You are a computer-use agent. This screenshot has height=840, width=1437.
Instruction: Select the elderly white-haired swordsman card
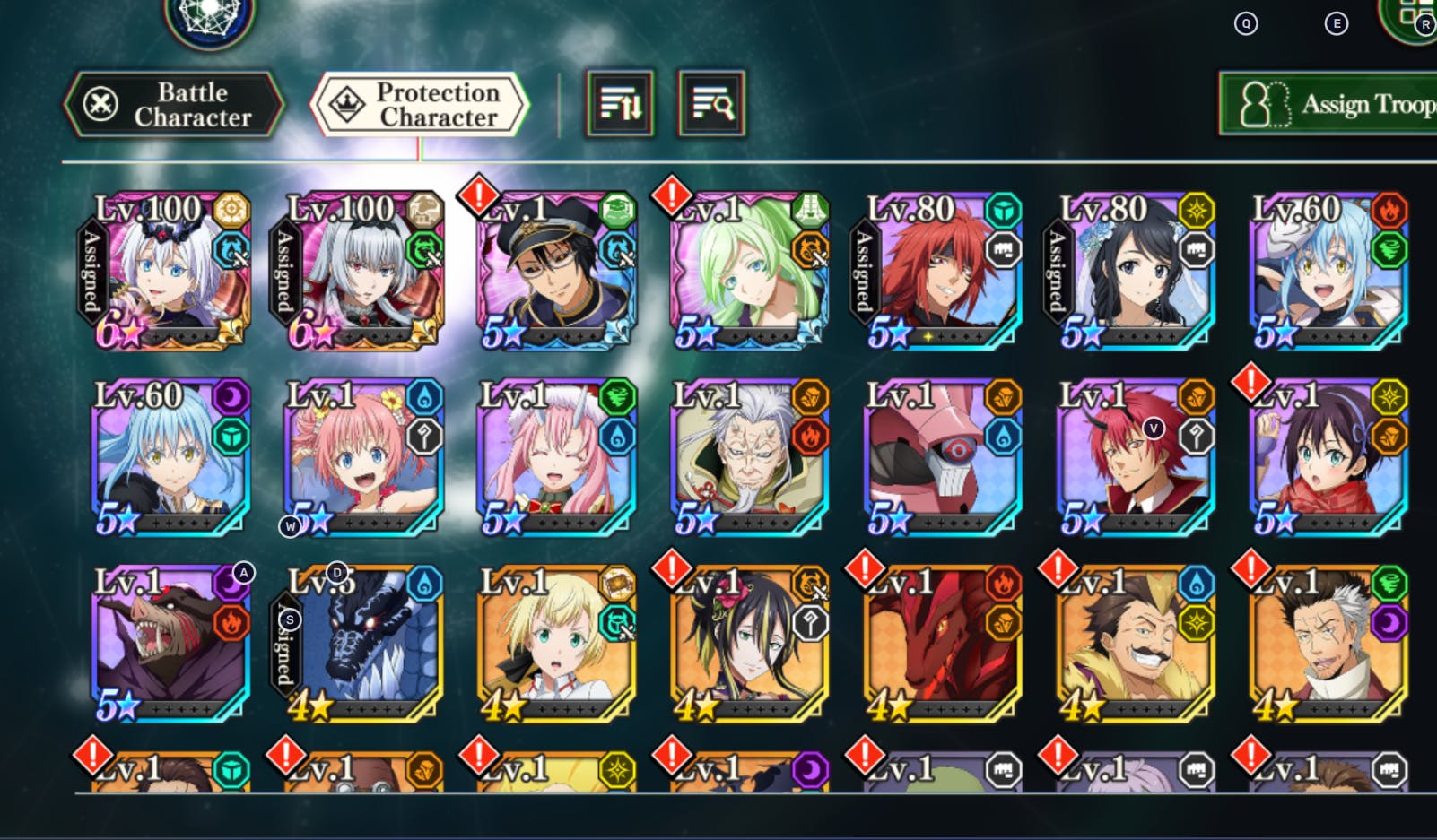[x=748, y=457]
